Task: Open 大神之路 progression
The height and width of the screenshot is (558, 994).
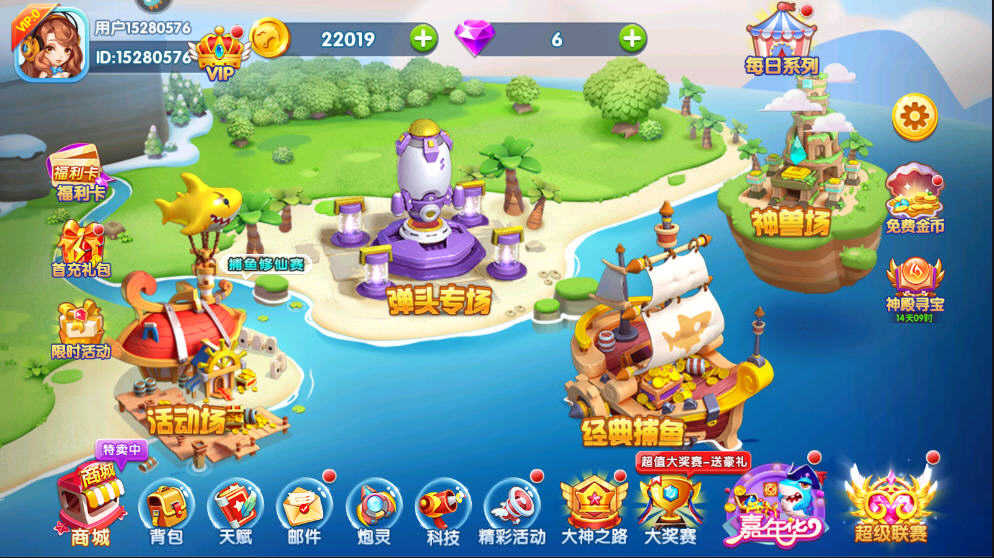Action: [x=593, y=507]
